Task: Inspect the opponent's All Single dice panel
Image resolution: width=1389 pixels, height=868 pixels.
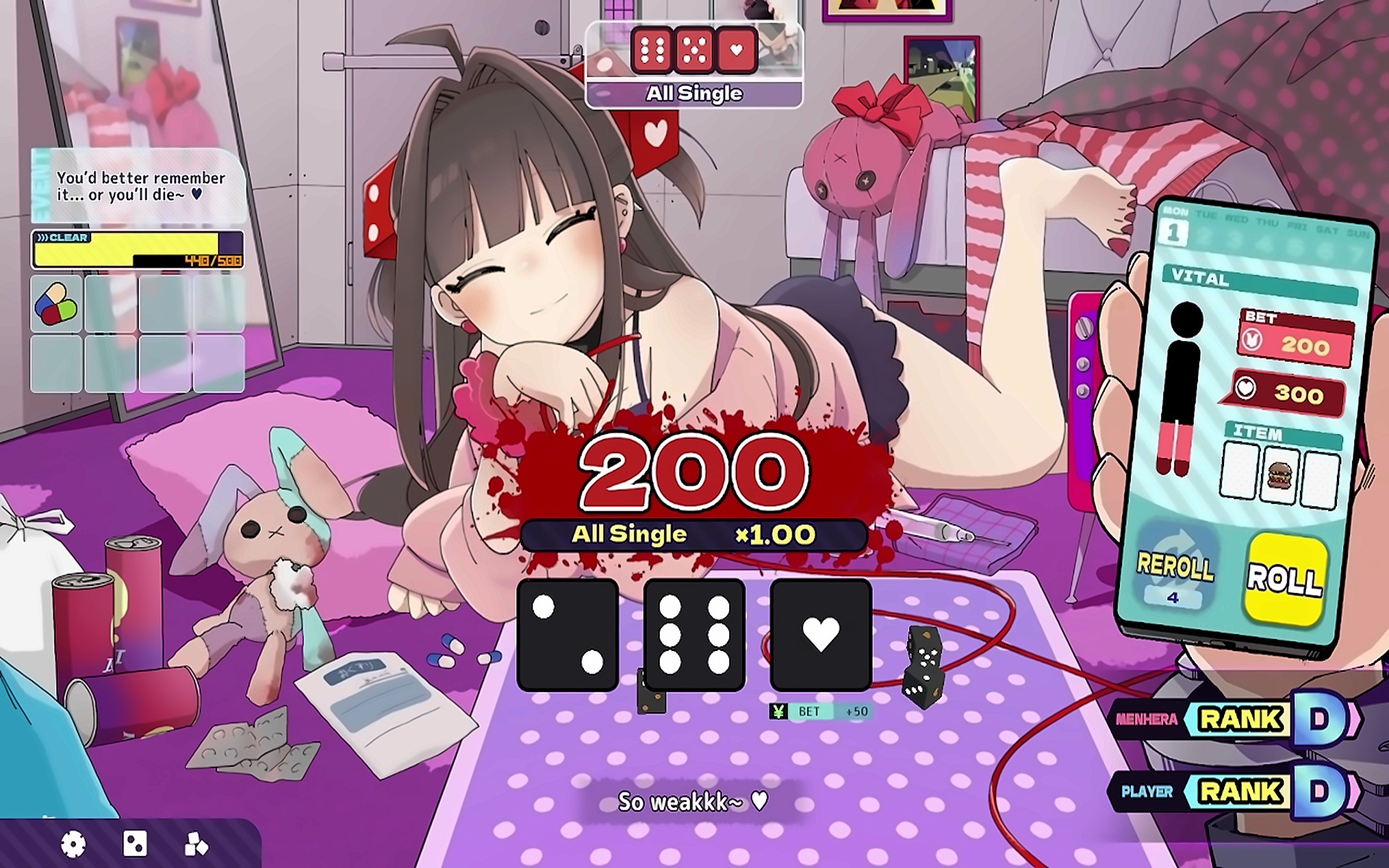Action: [694, 65]
